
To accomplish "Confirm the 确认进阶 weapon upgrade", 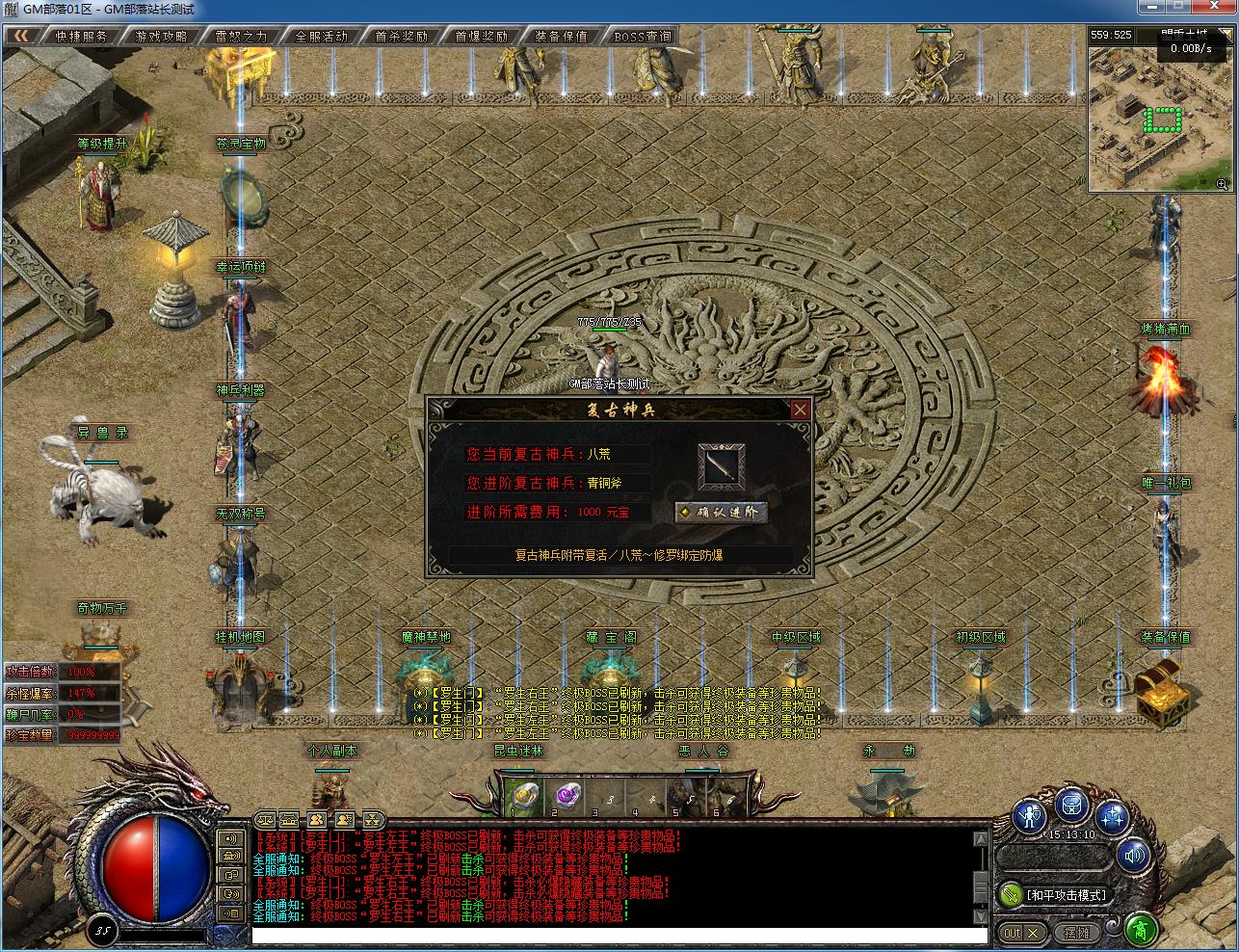I will click(x=721, y=512).
